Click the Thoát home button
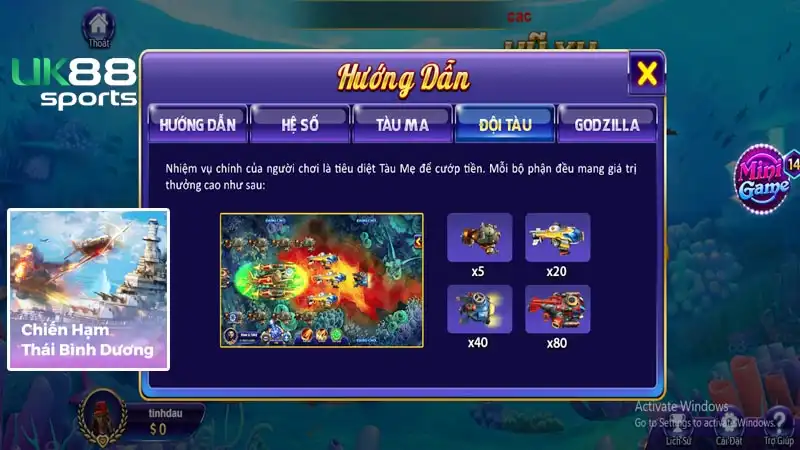The image size is (800, 450). [x=97, y=24]
